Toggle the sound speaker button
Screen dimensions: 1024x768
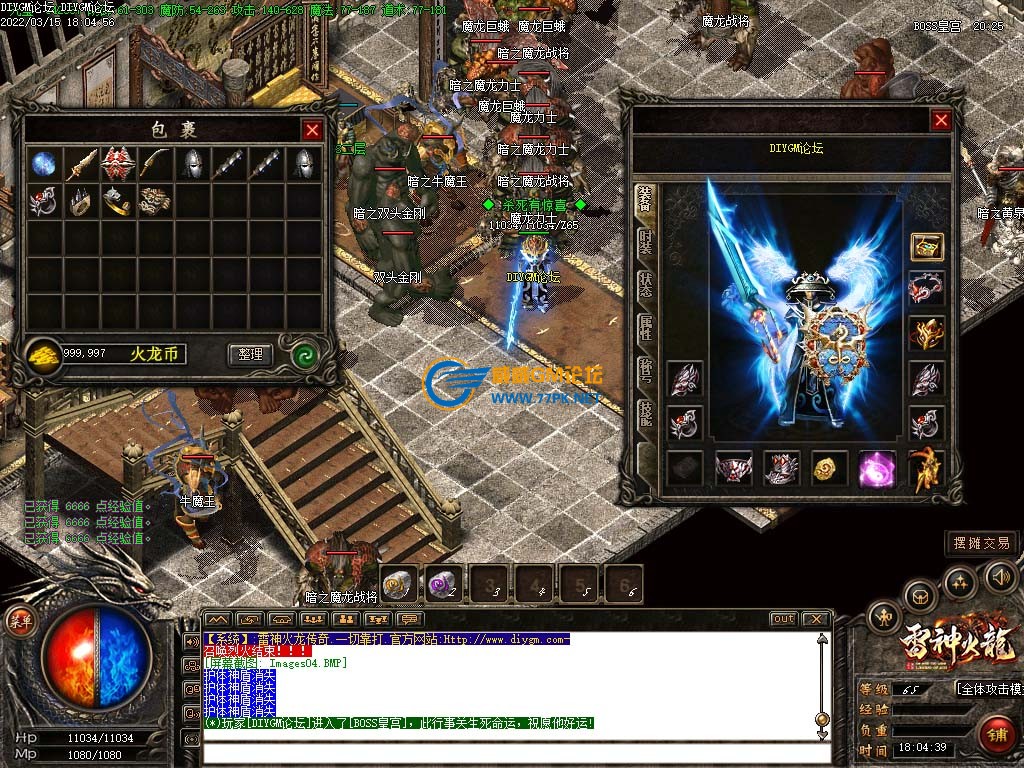pyautogui.click(x=1000, y=577)
